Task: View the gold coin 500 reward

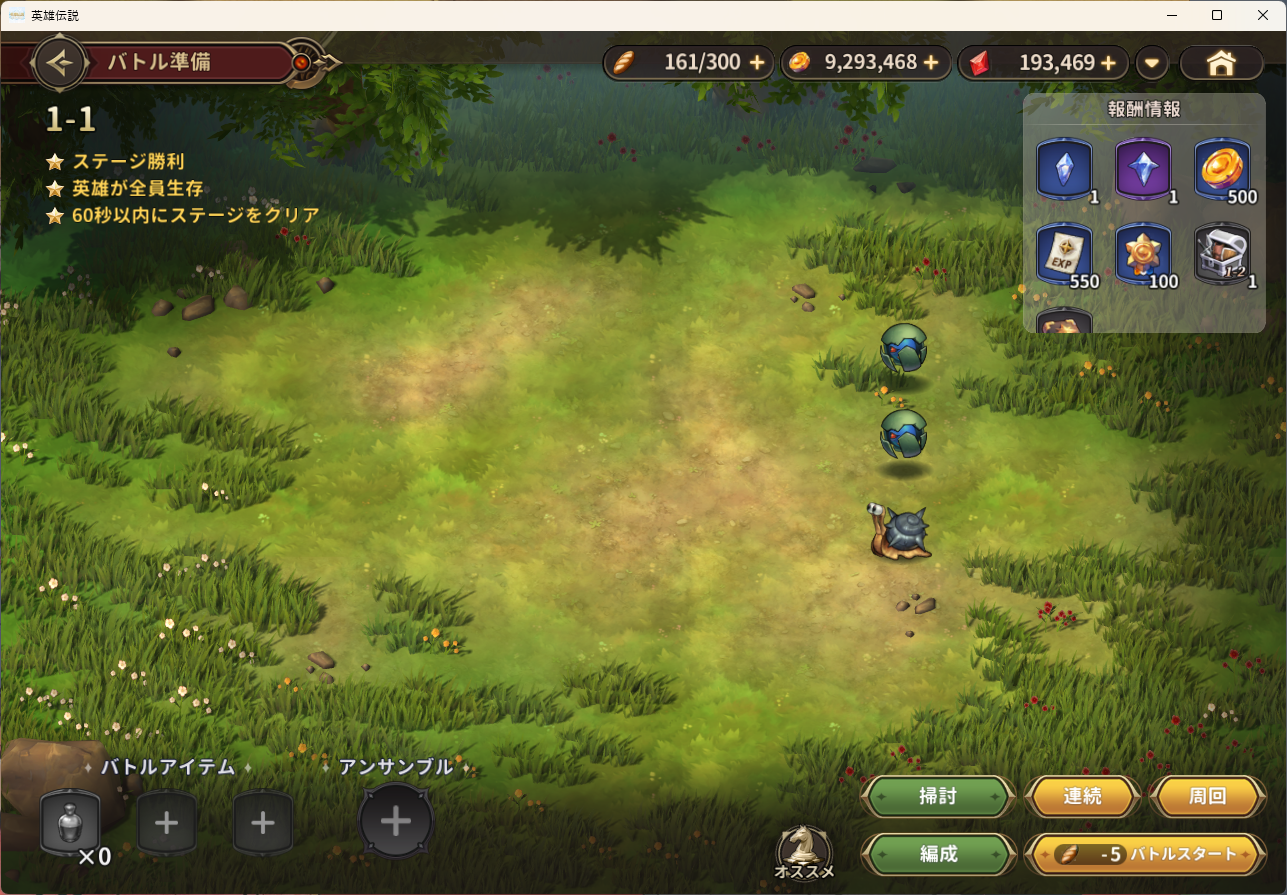Action: (1222, 168)
